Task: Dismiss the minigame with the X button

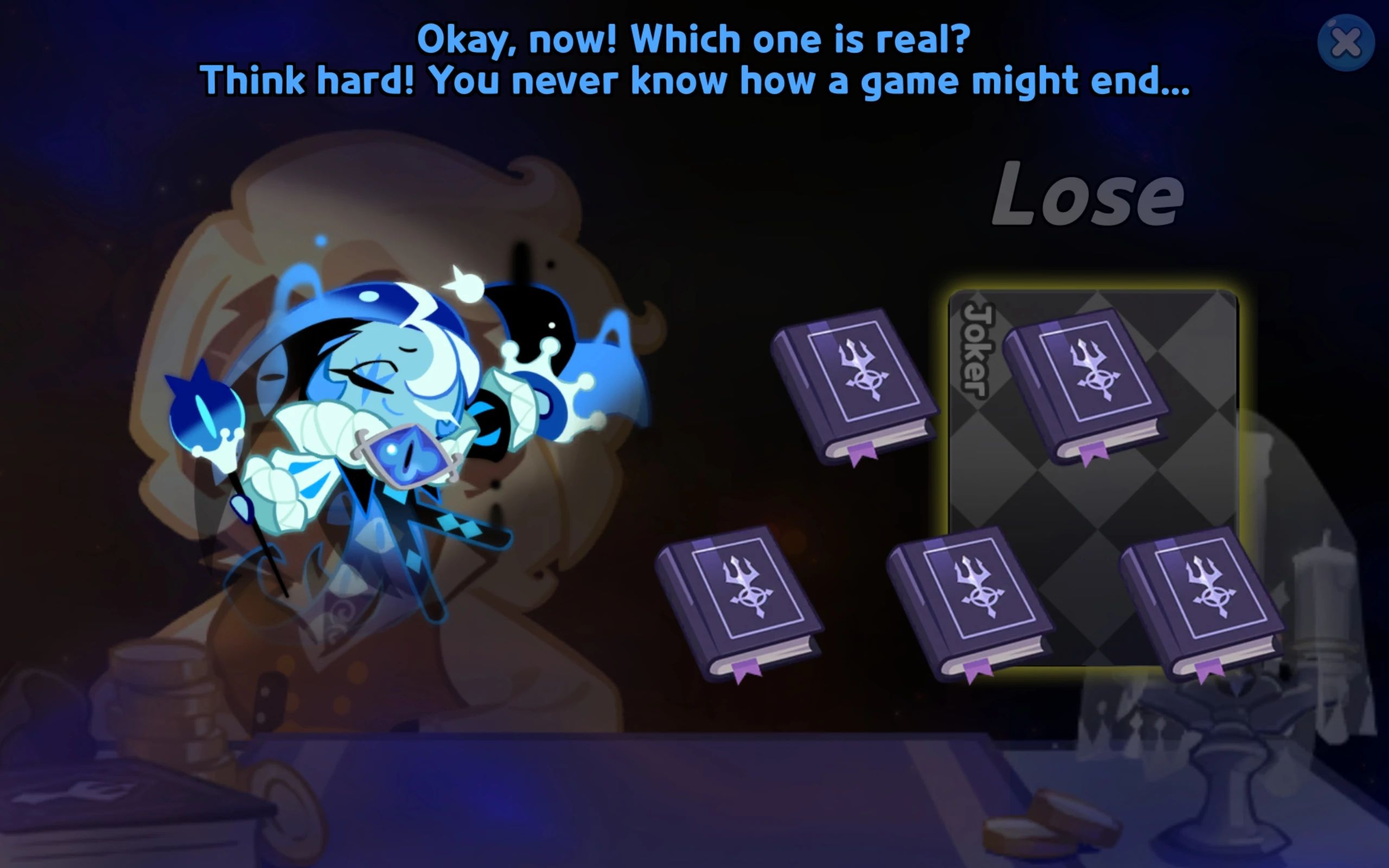Action: point(1348,42)
